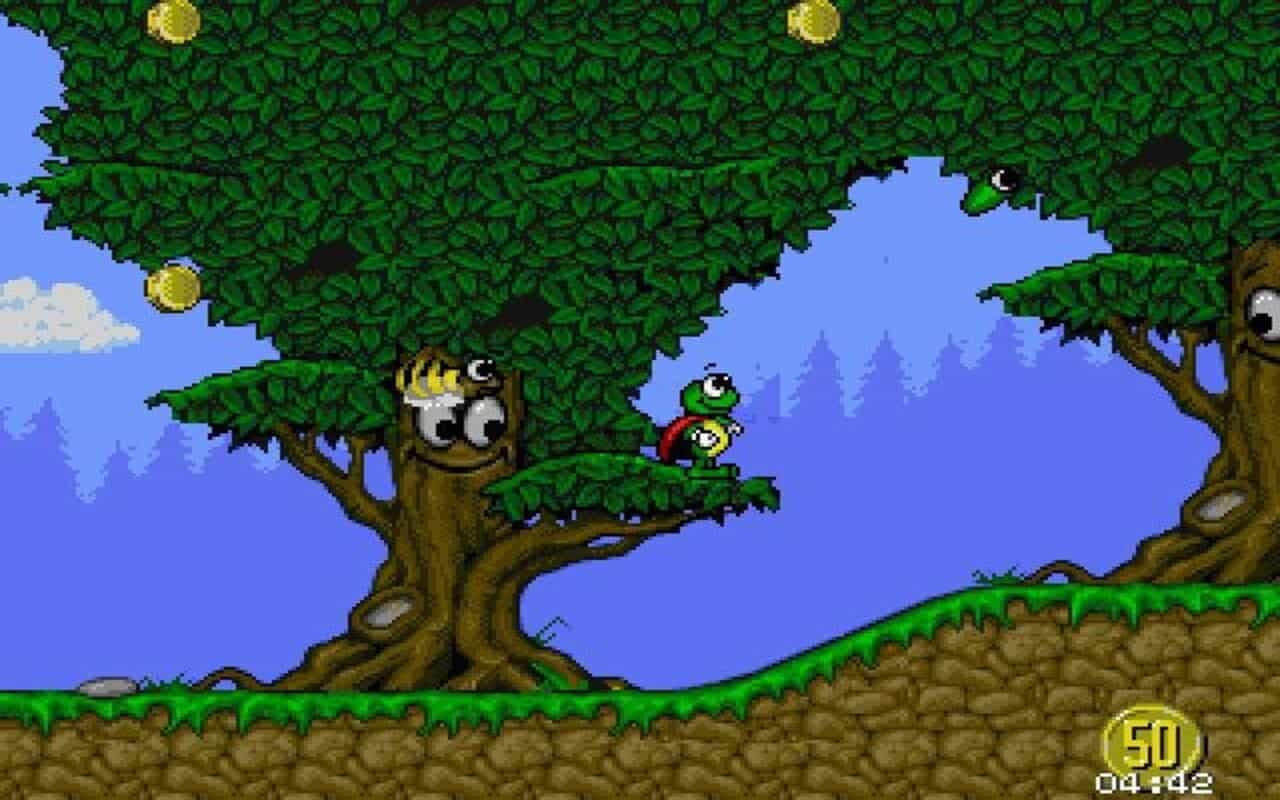The image size is (1280, 800).
Task: Click the grey stone in the tree trunk
Action: point(385,615)
